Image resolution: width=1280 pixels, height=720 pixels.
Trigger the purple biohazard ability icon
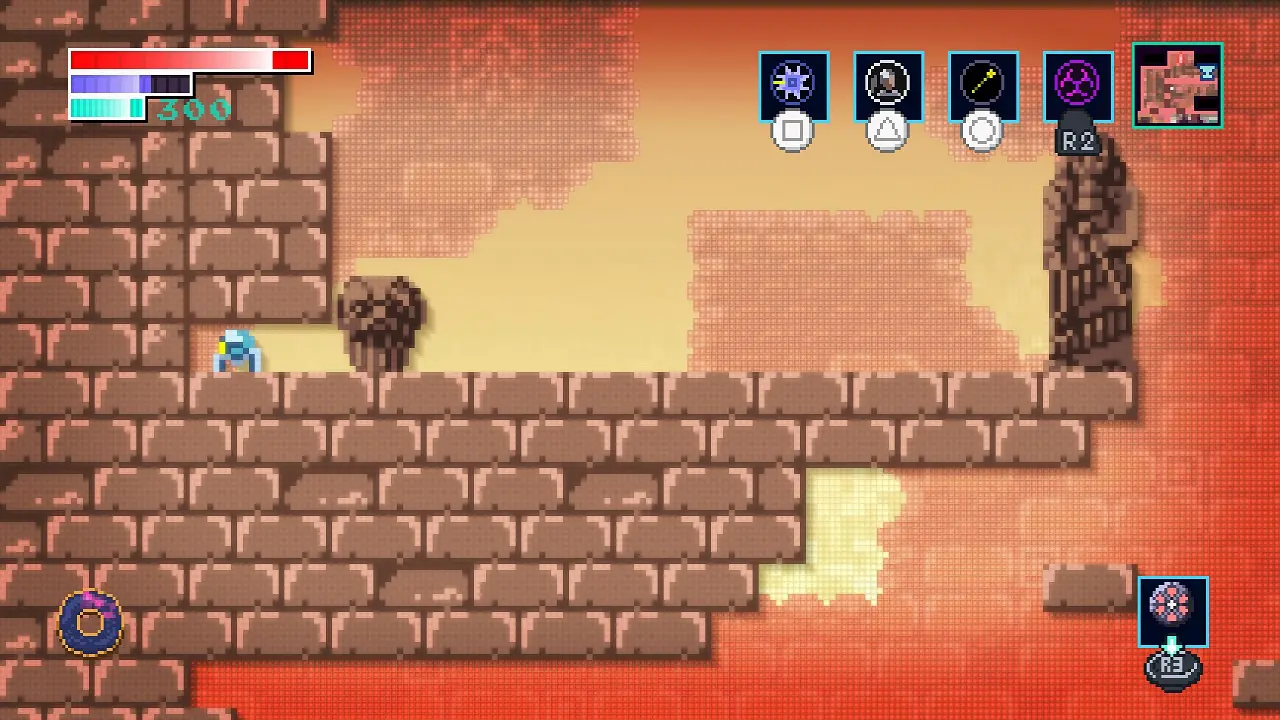pos(1078,86)
